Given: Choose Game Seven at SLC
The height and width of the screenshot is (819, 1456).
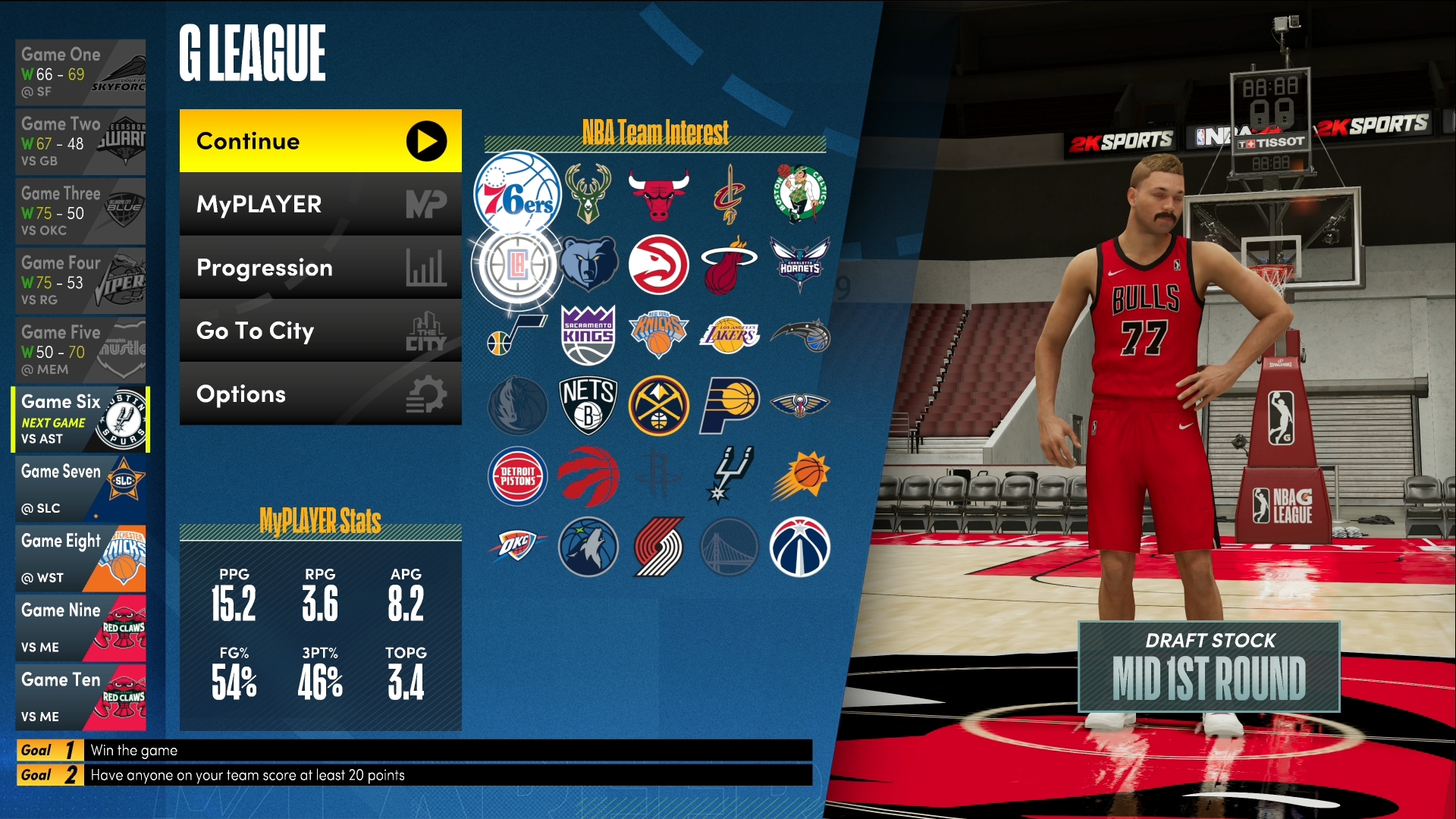Looking at the screenshot, I should click(80, 489).
